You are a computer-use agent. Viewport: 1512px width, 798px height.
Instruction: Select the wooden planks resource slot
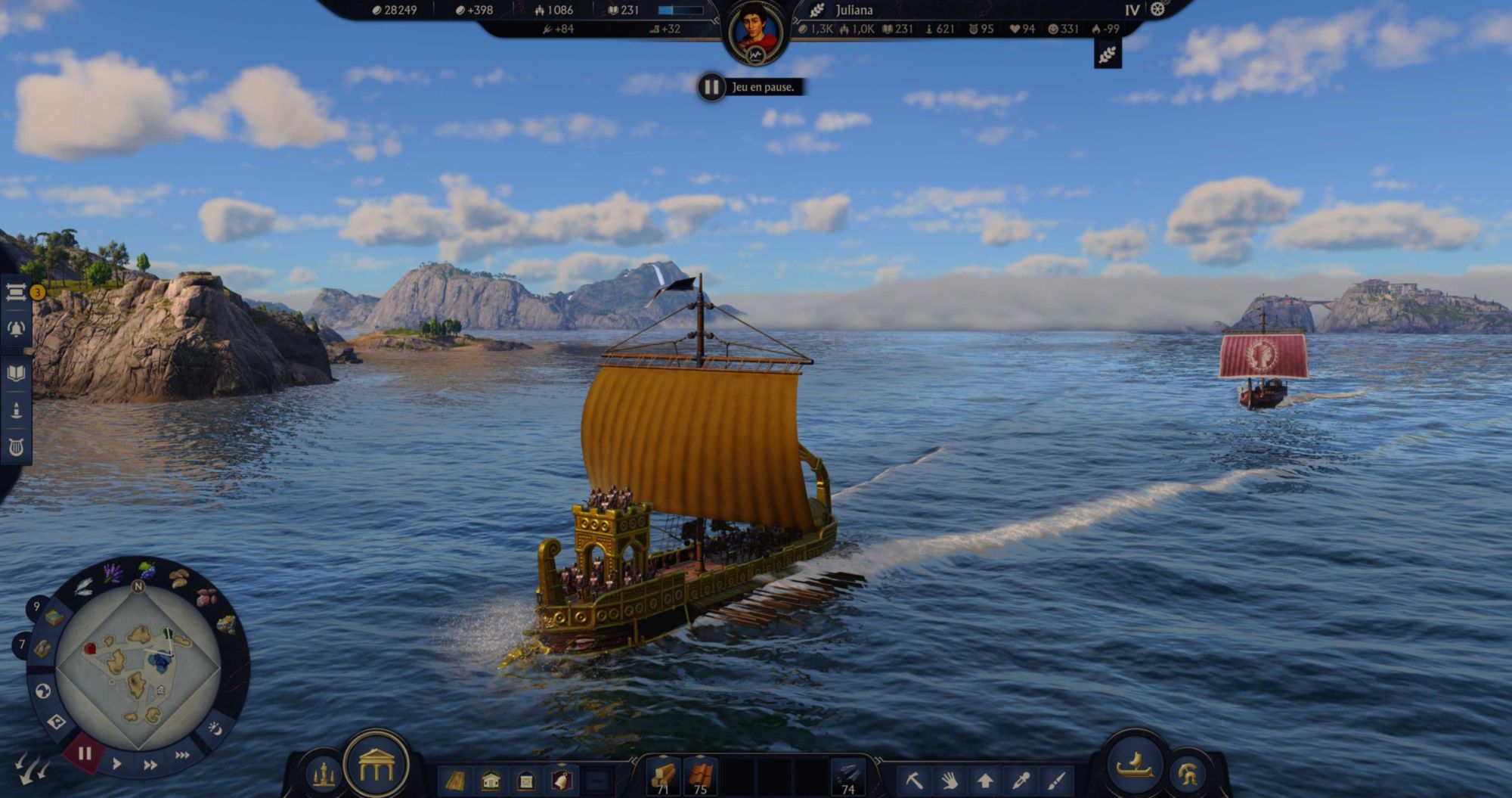663,777
